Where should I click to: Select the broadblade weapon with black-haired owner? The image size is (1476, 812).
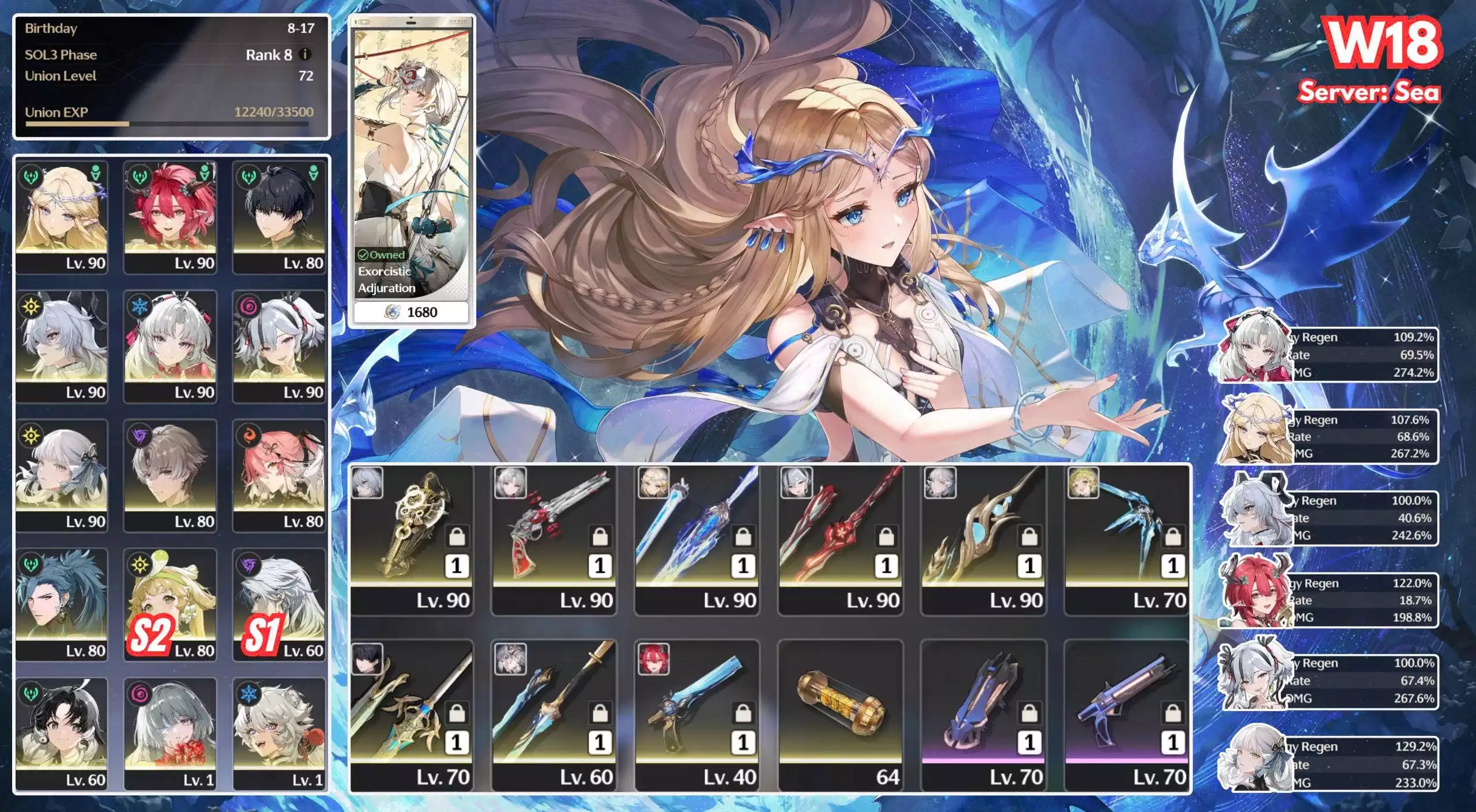tap(412, 715)
